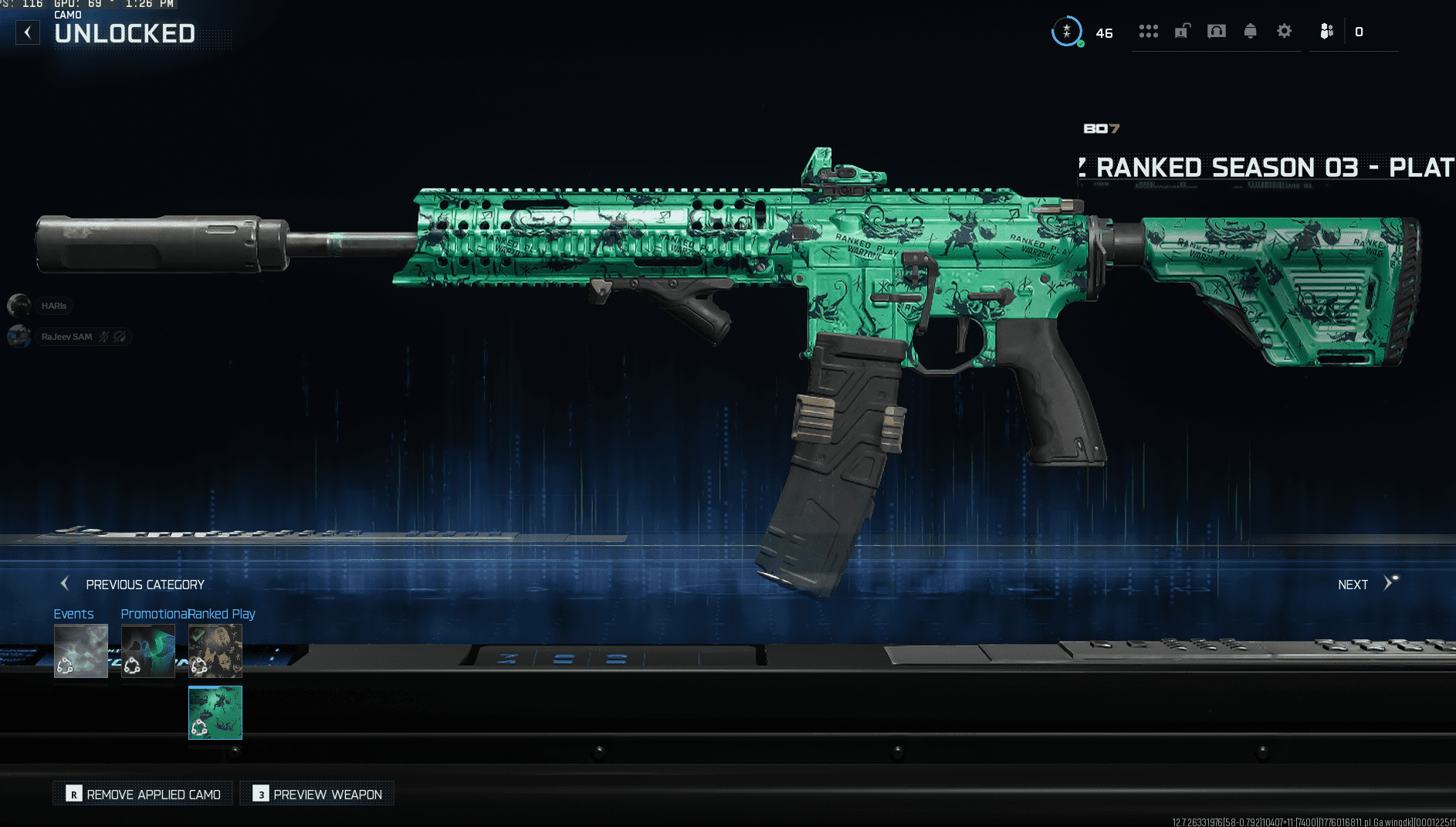The height and width of the screenshot is (827, 1456).
Task: Open the headset voice chat channels
Action: (x=1216, y=32)
